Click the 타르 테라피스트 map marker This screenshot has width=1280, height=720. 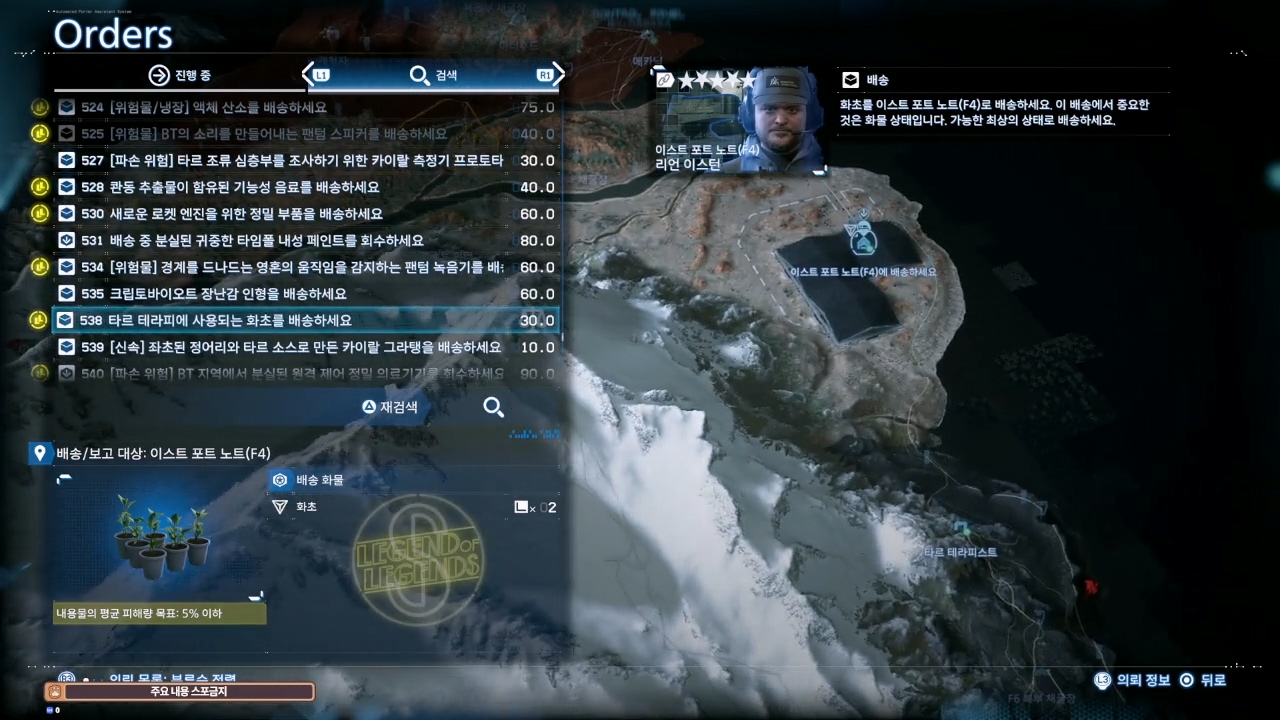pyautogui.click(x=962, y=531)
